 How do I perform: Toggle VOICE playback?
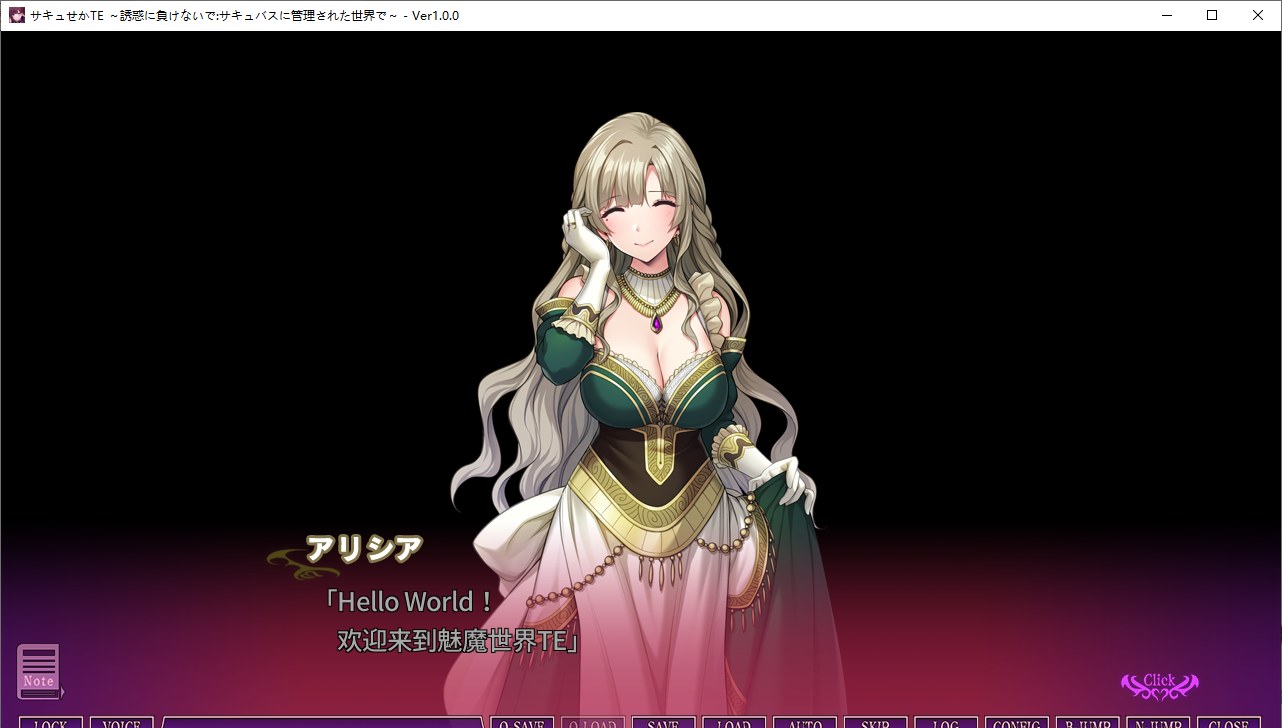120,723
